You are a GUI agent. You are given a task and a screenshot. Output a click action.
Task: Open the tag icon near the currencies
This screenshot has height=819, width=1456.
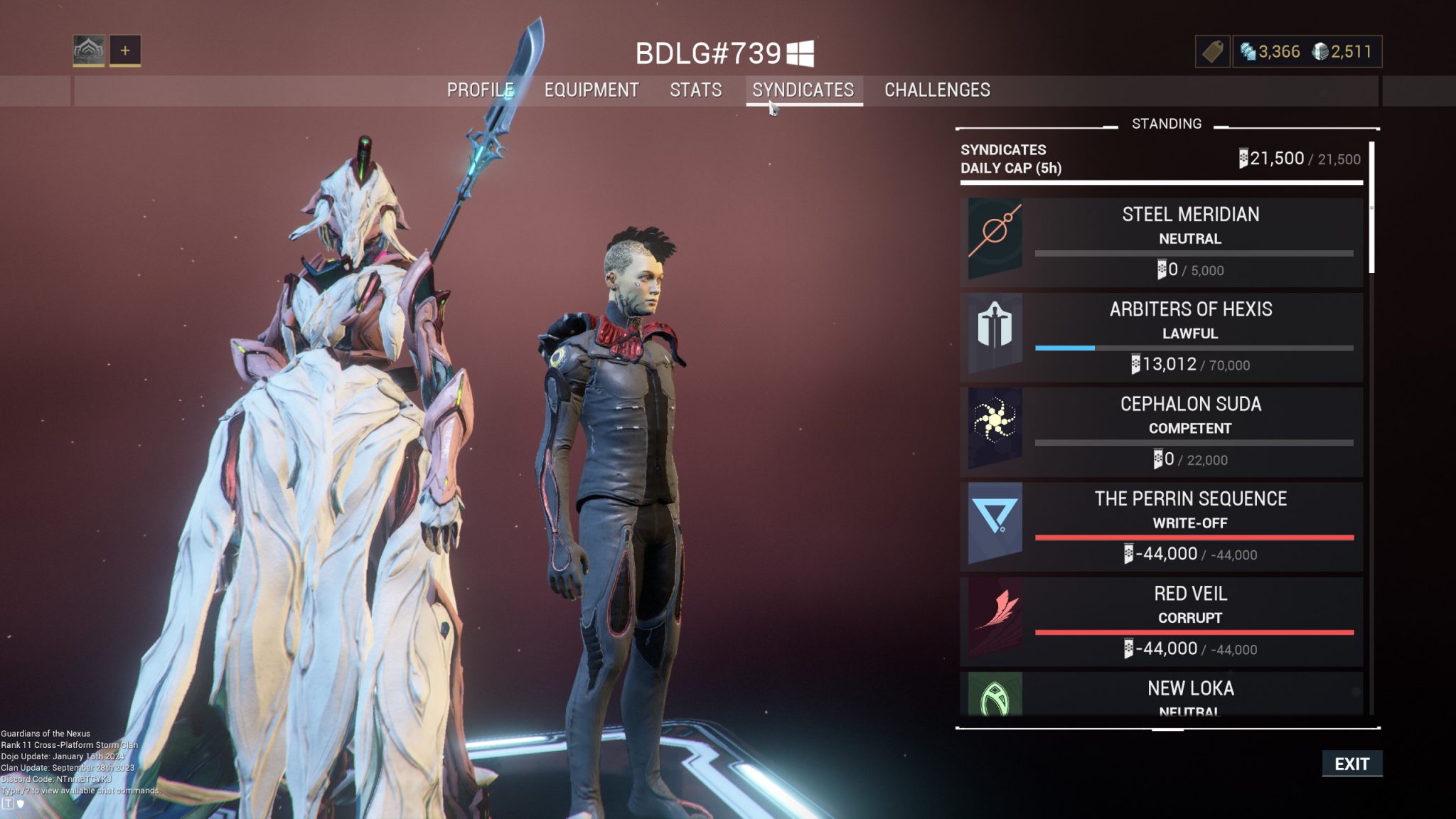(1211, 51)
